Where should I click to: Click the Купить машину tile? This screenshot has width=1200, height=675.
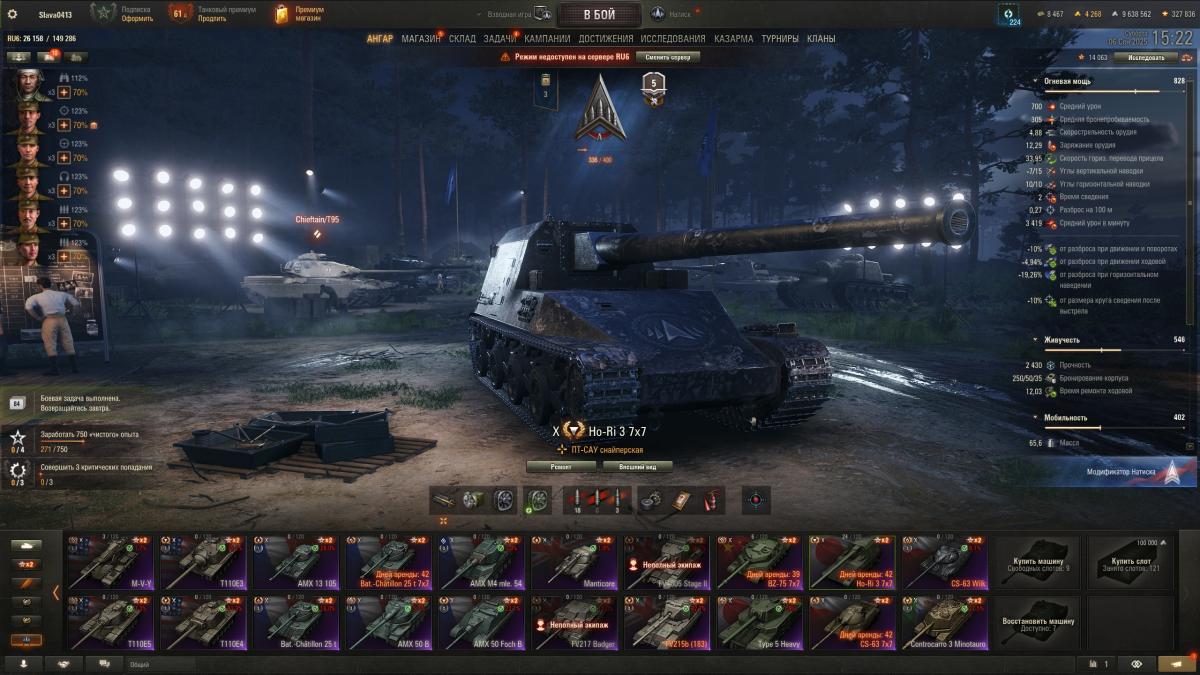pyautogui.click(x=1037, y=562)
